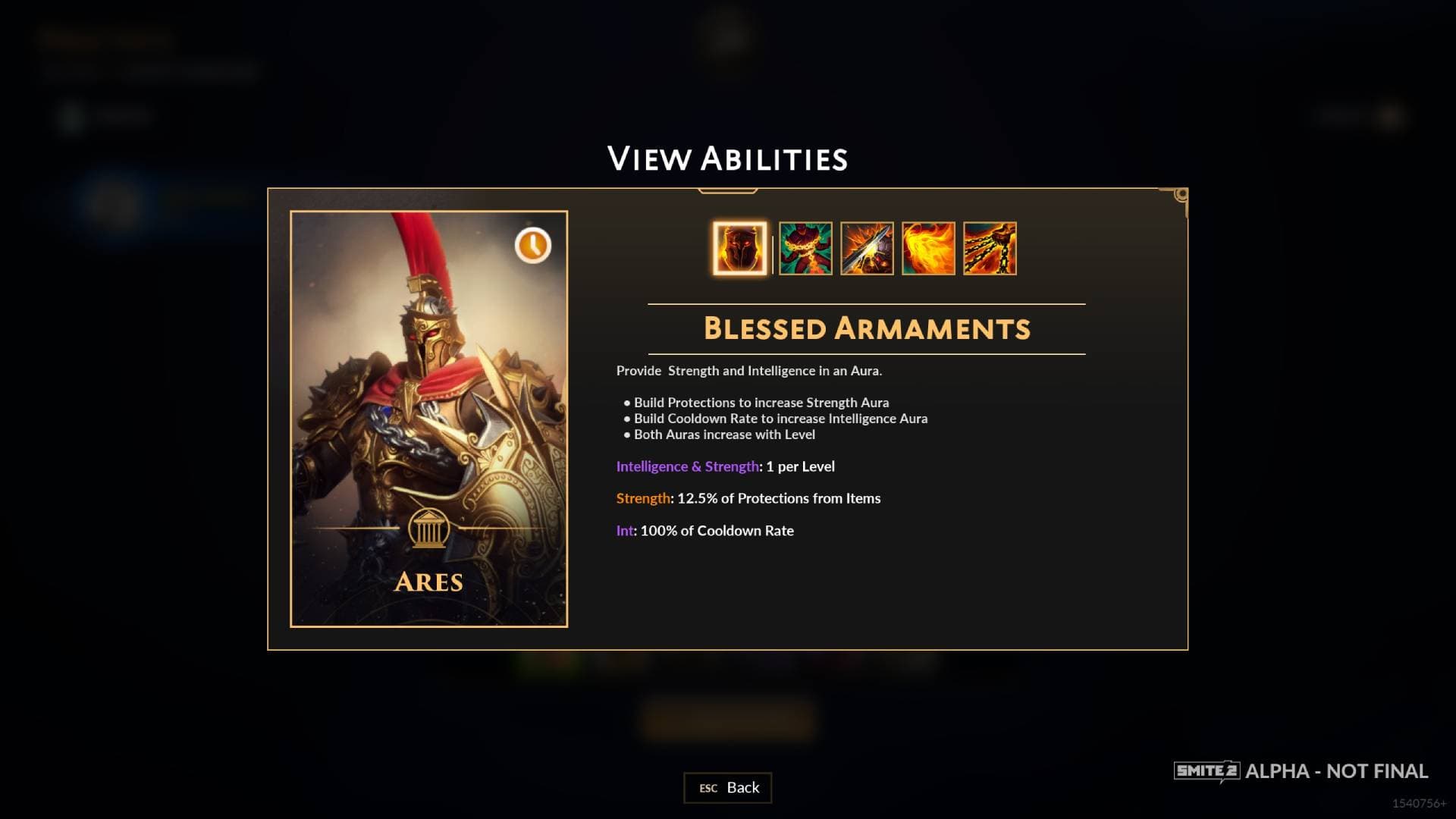
Task: Click the Back button
Action: click(728, 788)
